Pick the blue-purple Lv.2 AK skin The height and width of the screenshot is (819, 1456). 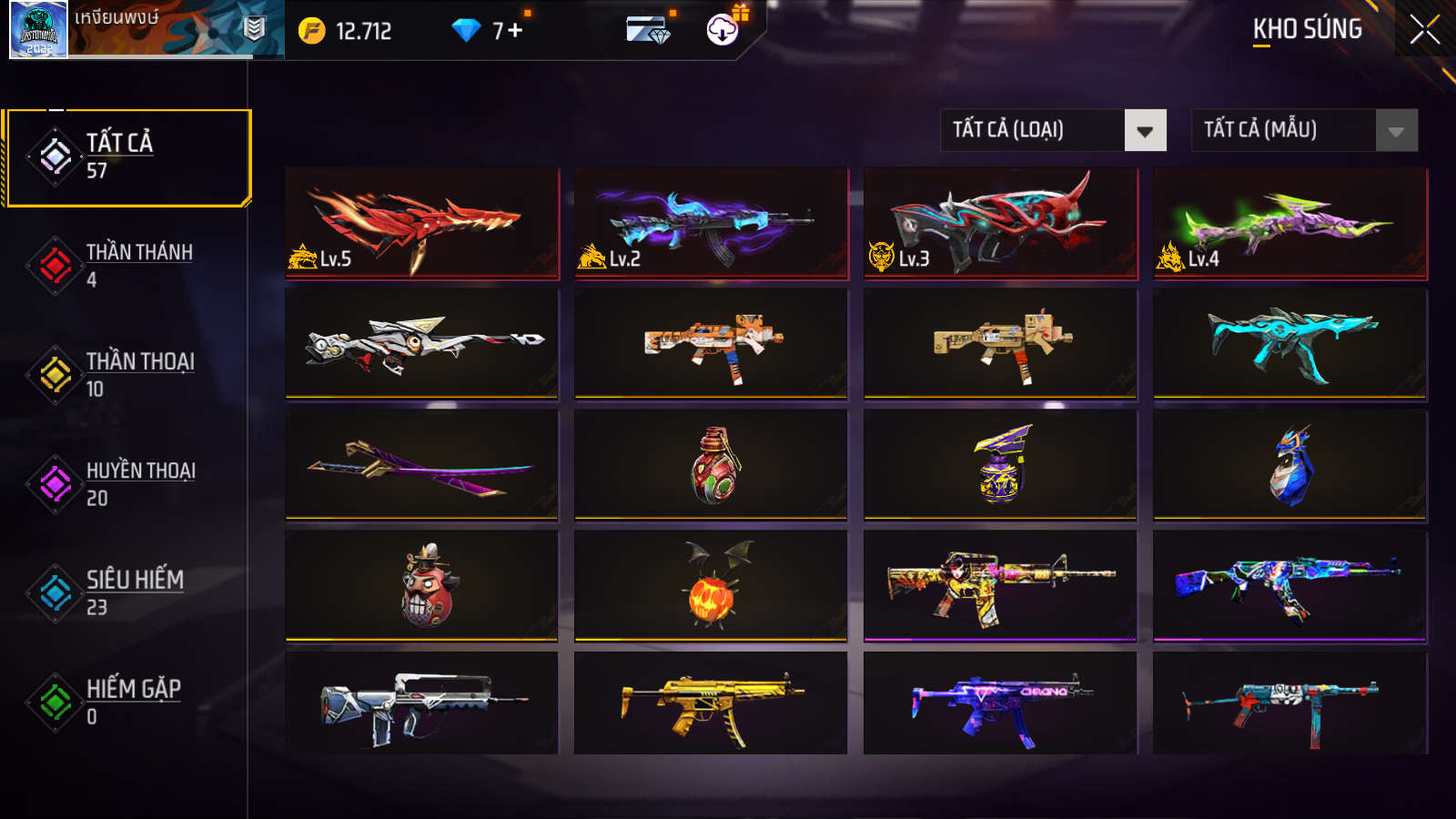click(711, 222)
